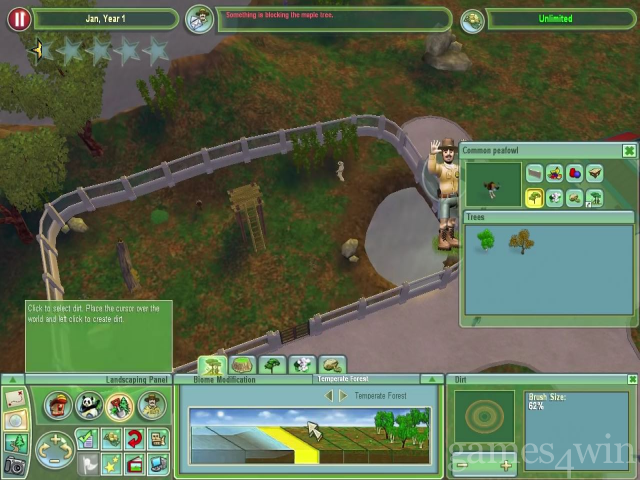Show the rocks category icon
This screenshot has height=480, width=640.
point(575,197)
